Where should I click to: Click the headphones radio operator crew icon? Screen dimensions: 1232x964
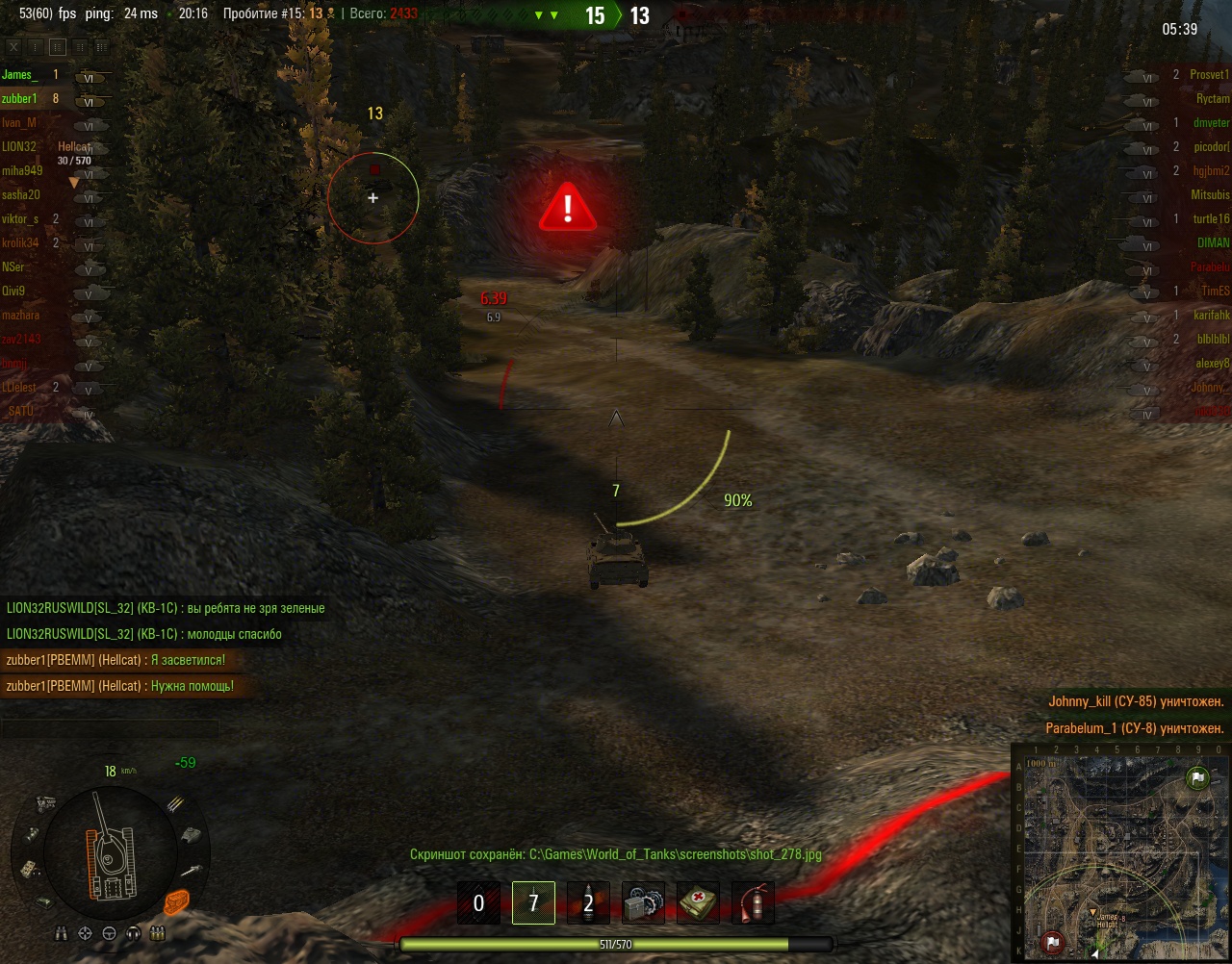click(x=133, y=933)
